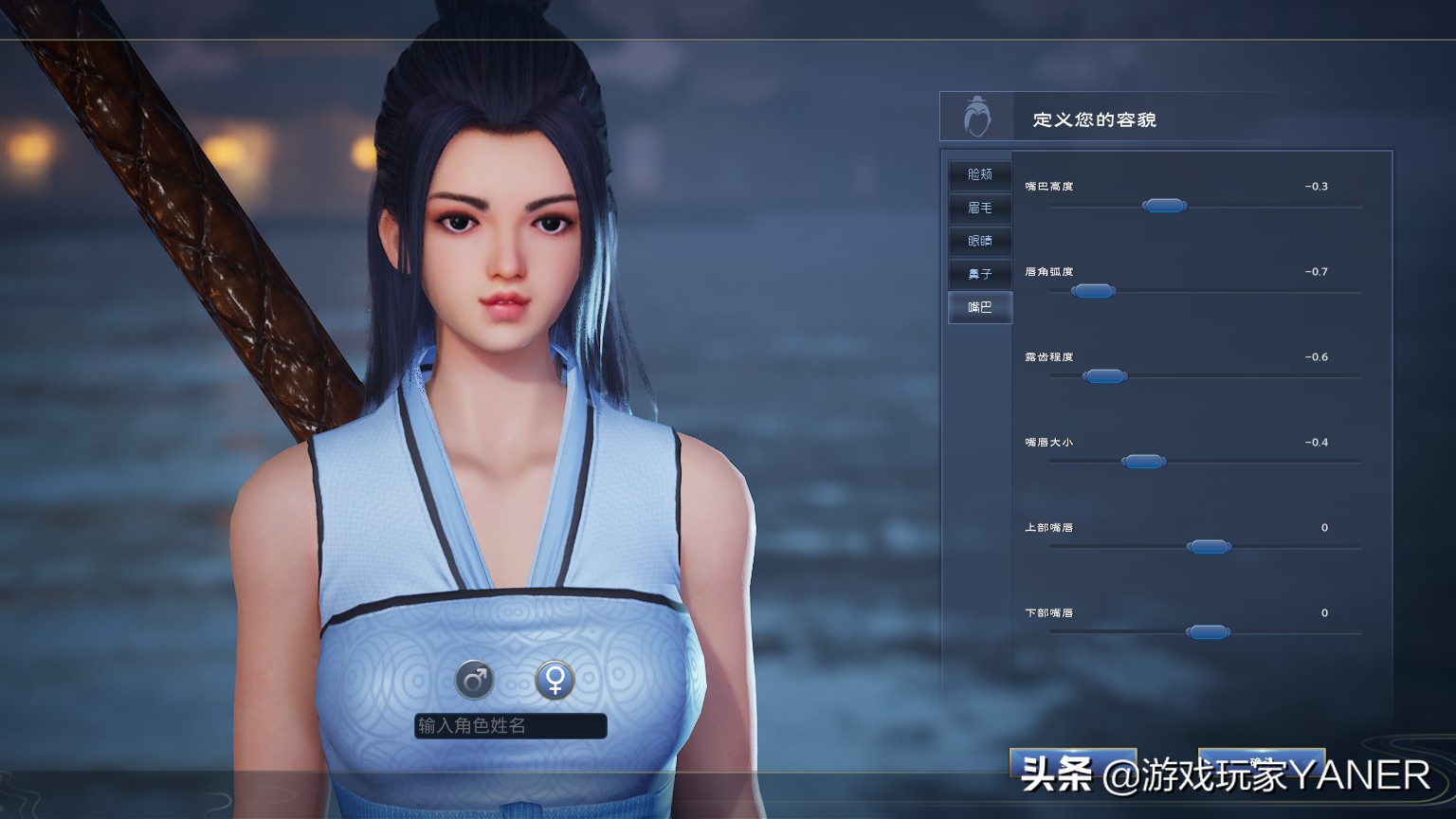Screen dimensions: 1456x819
Task: Click the 下部嘴唇 slider handle
Action: (1209, 630)
